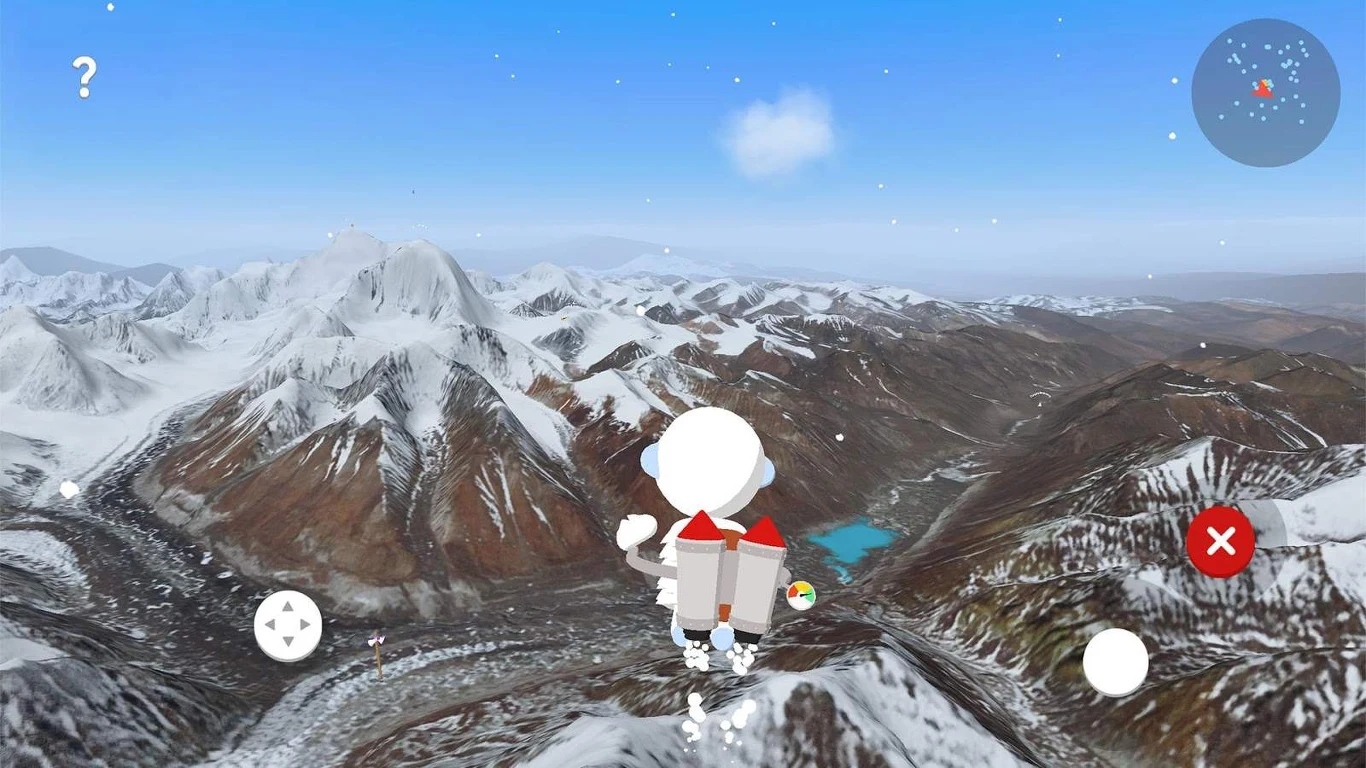The image size is (1366, 768).
Task: Open the help question mark icon
Action: point(84,77)
